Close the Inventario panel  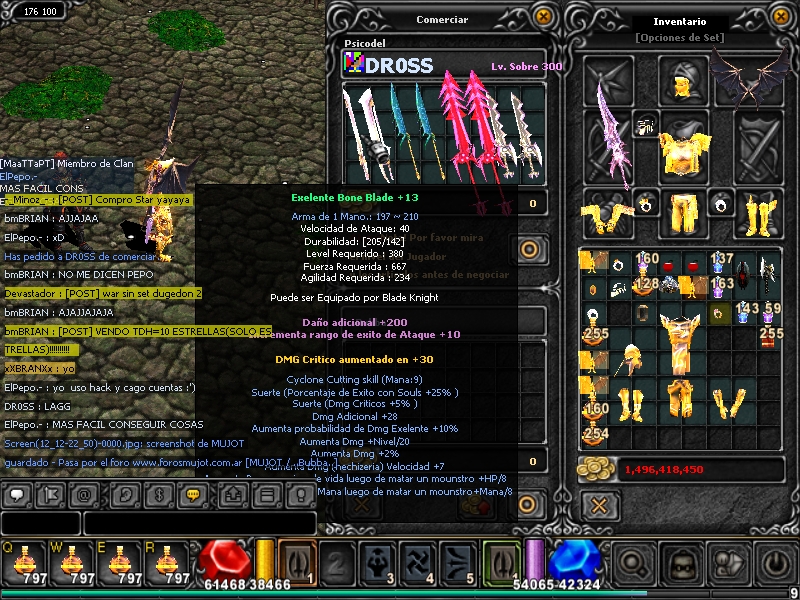point(782,16)
